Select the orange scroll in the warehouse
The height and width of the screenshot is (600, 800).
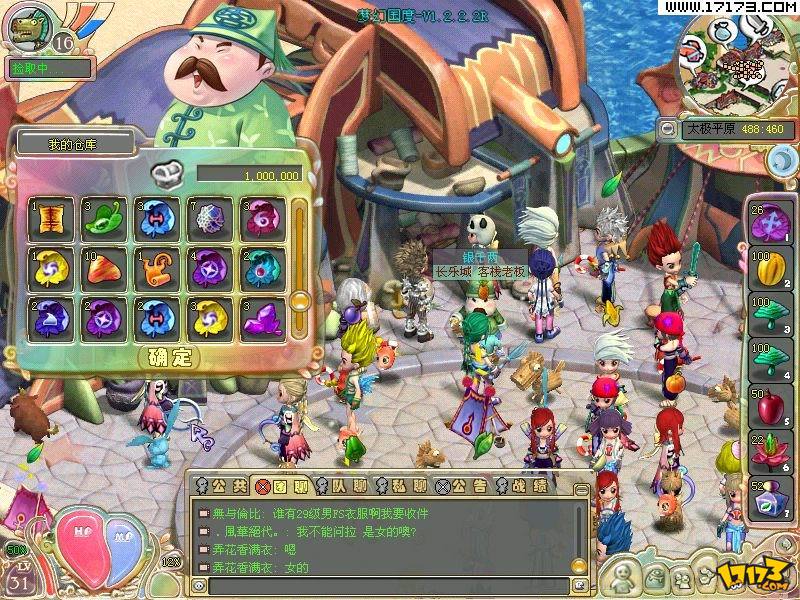pos(49,219)
